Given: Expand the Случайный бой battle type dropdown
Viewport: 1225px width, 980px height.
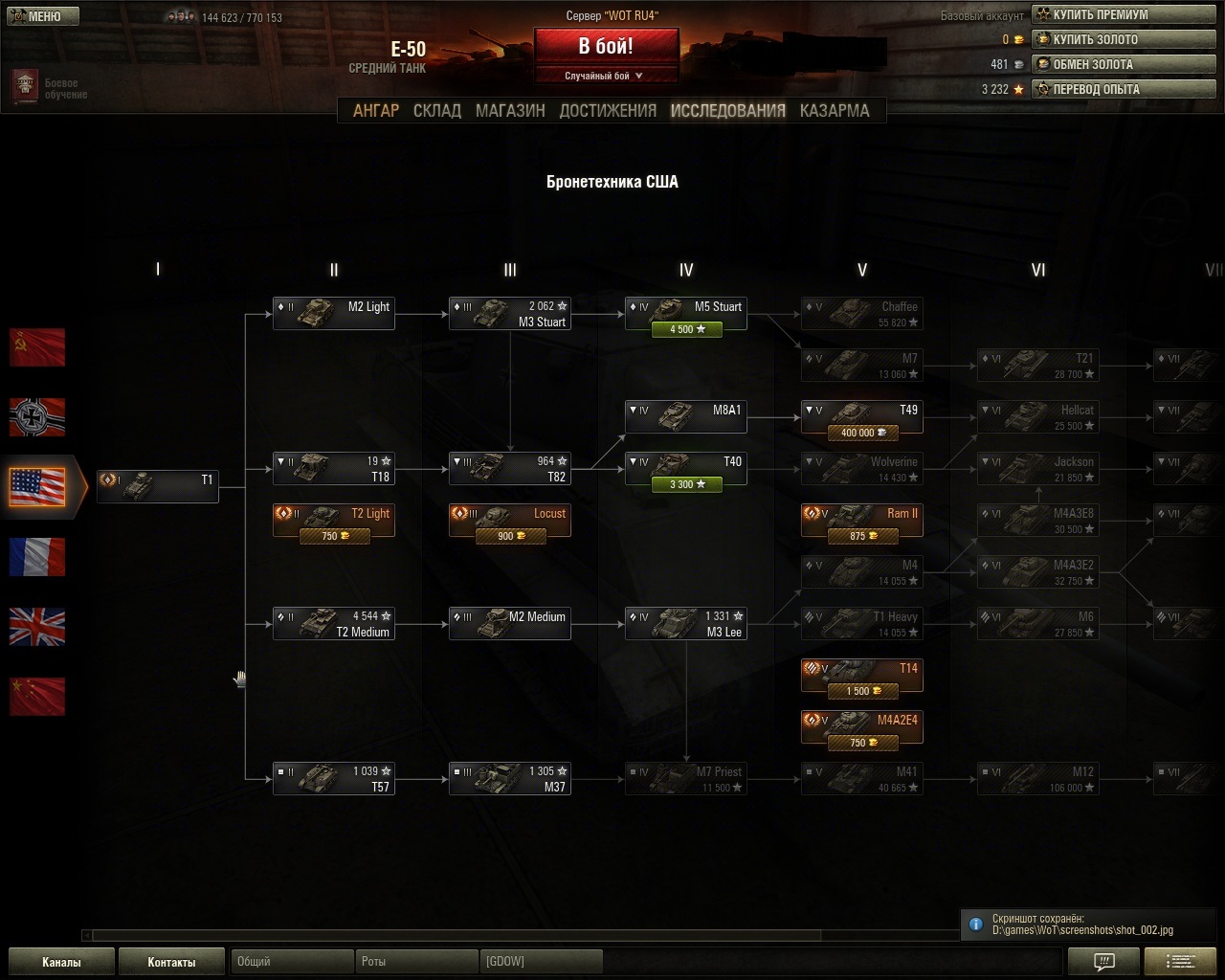Looking at the screenshot, I should point(606,76).
